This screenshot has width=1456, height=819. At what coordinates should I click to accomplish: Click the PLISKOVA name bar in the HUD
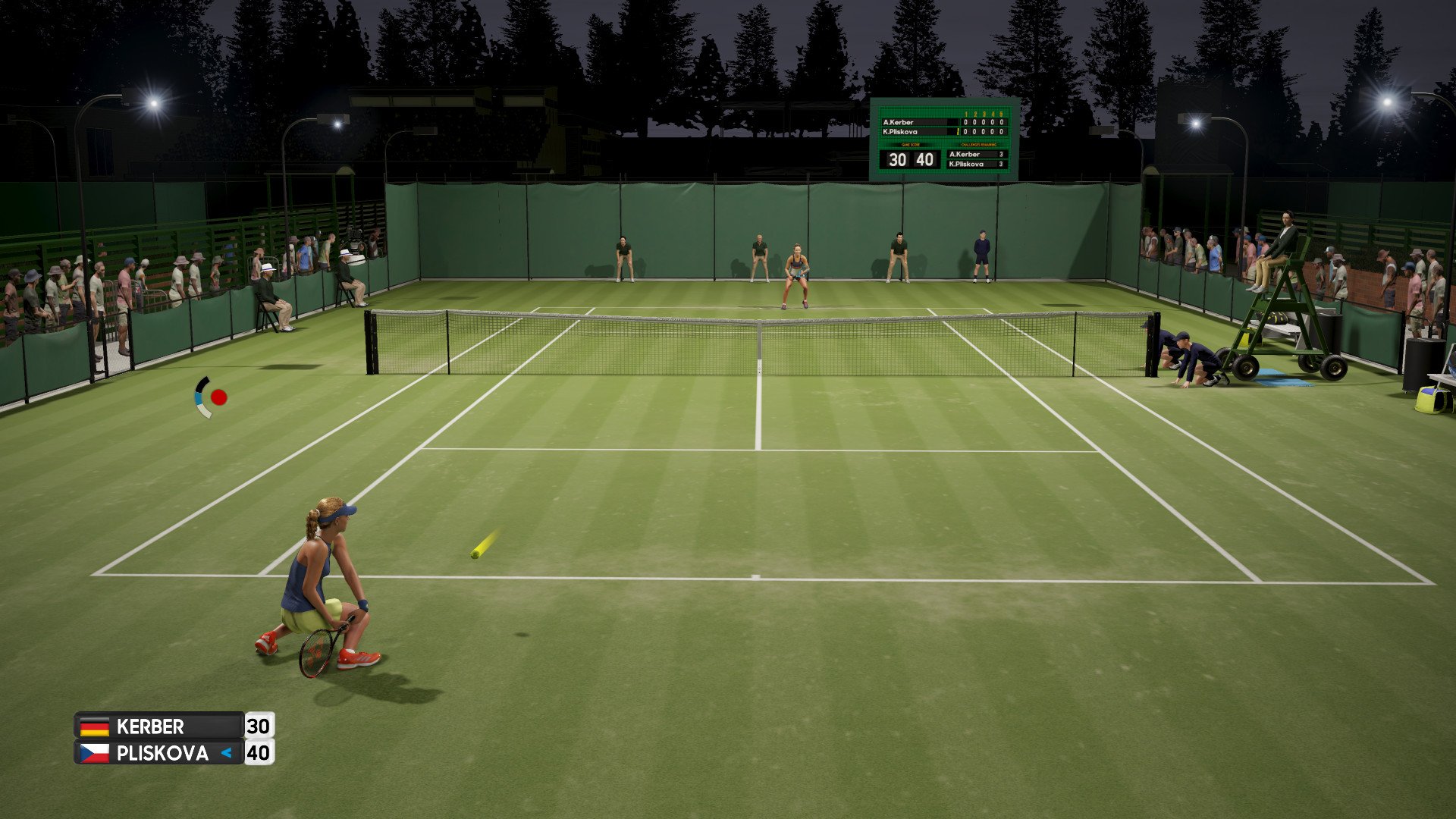[x=163, y=753]
